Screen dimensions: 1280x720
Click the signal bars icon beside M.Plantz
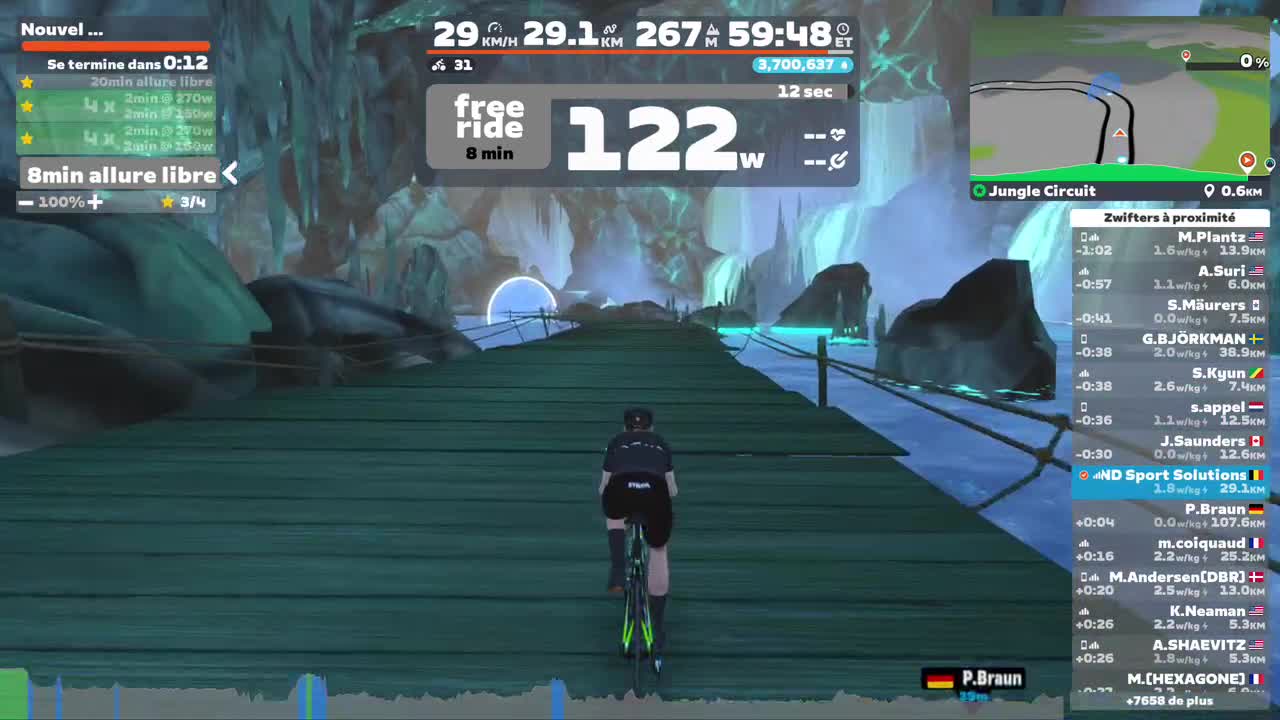coord(1094,236)
